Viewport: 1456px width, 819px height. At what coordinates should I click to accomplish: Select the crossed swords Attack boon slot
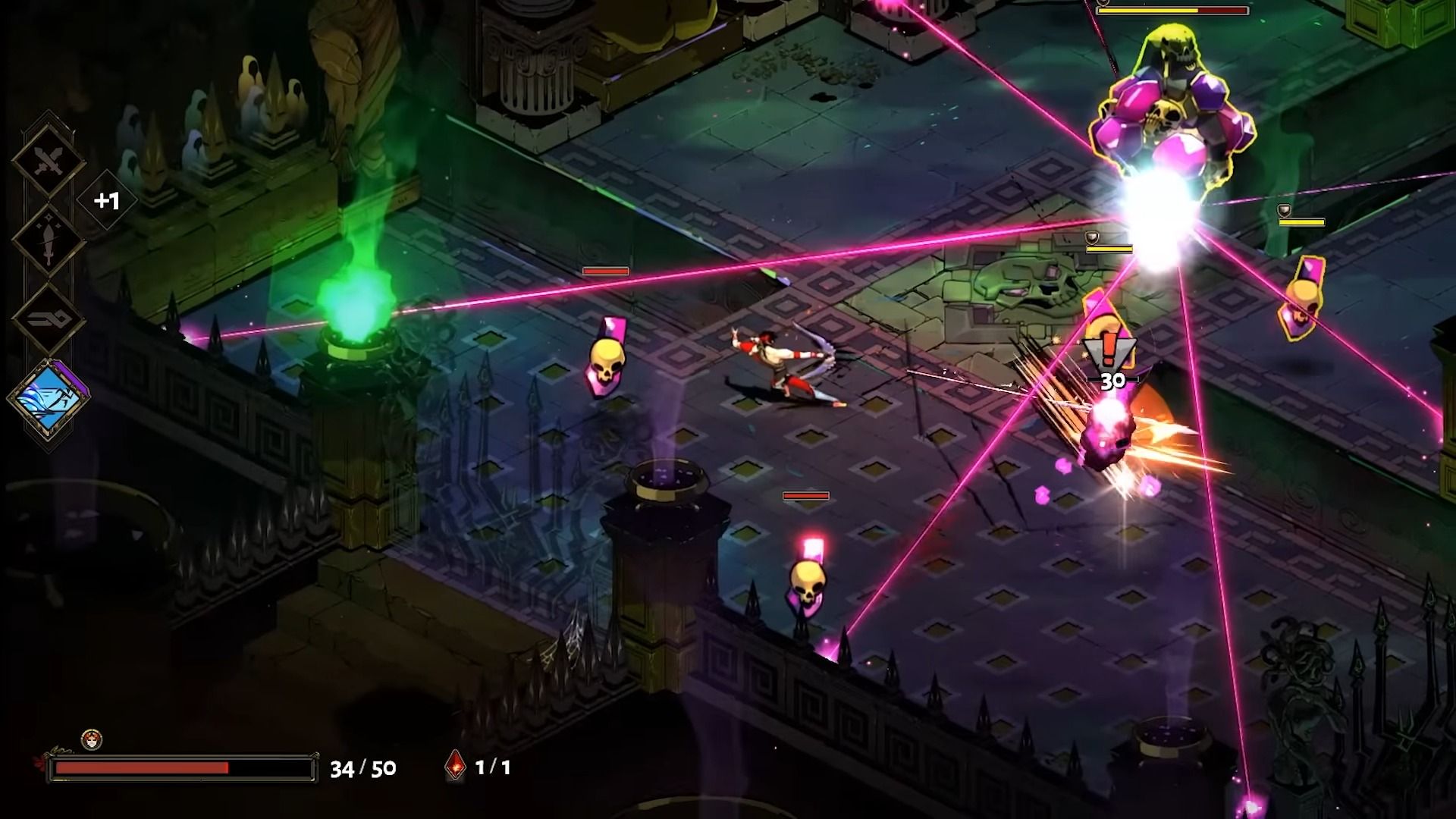(48, 161)
